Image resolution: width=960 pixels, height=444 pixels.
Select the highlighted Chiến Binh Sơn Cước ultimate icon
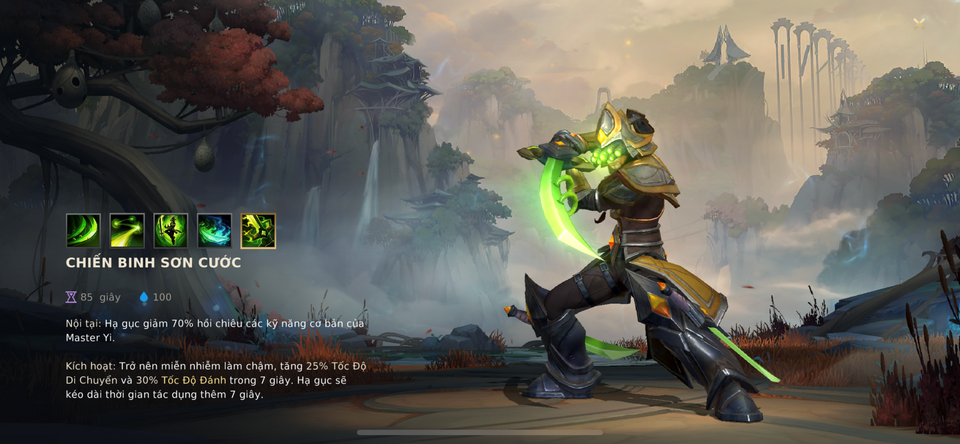tap(258, 231)
